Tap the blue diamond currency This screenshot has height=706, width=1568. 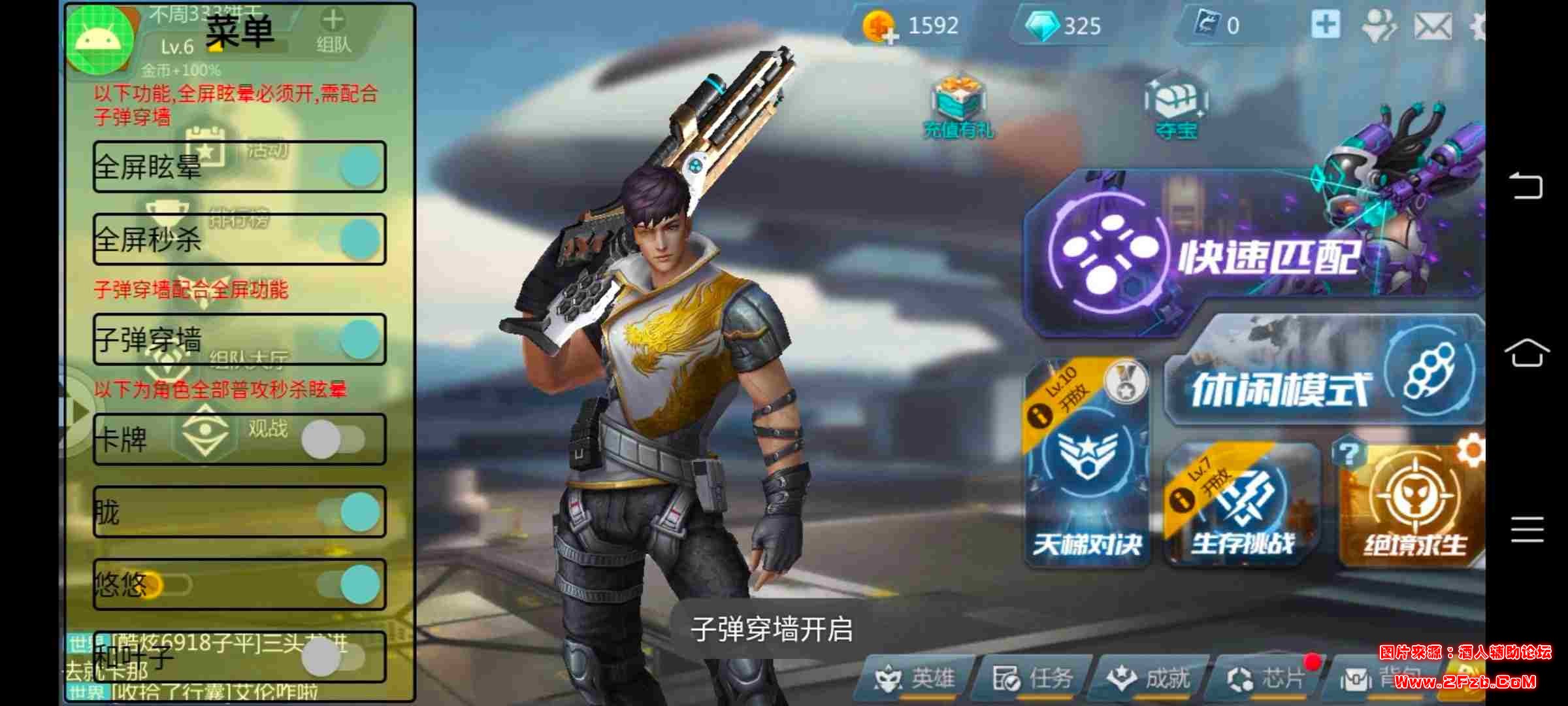[x=1043, y=26]
